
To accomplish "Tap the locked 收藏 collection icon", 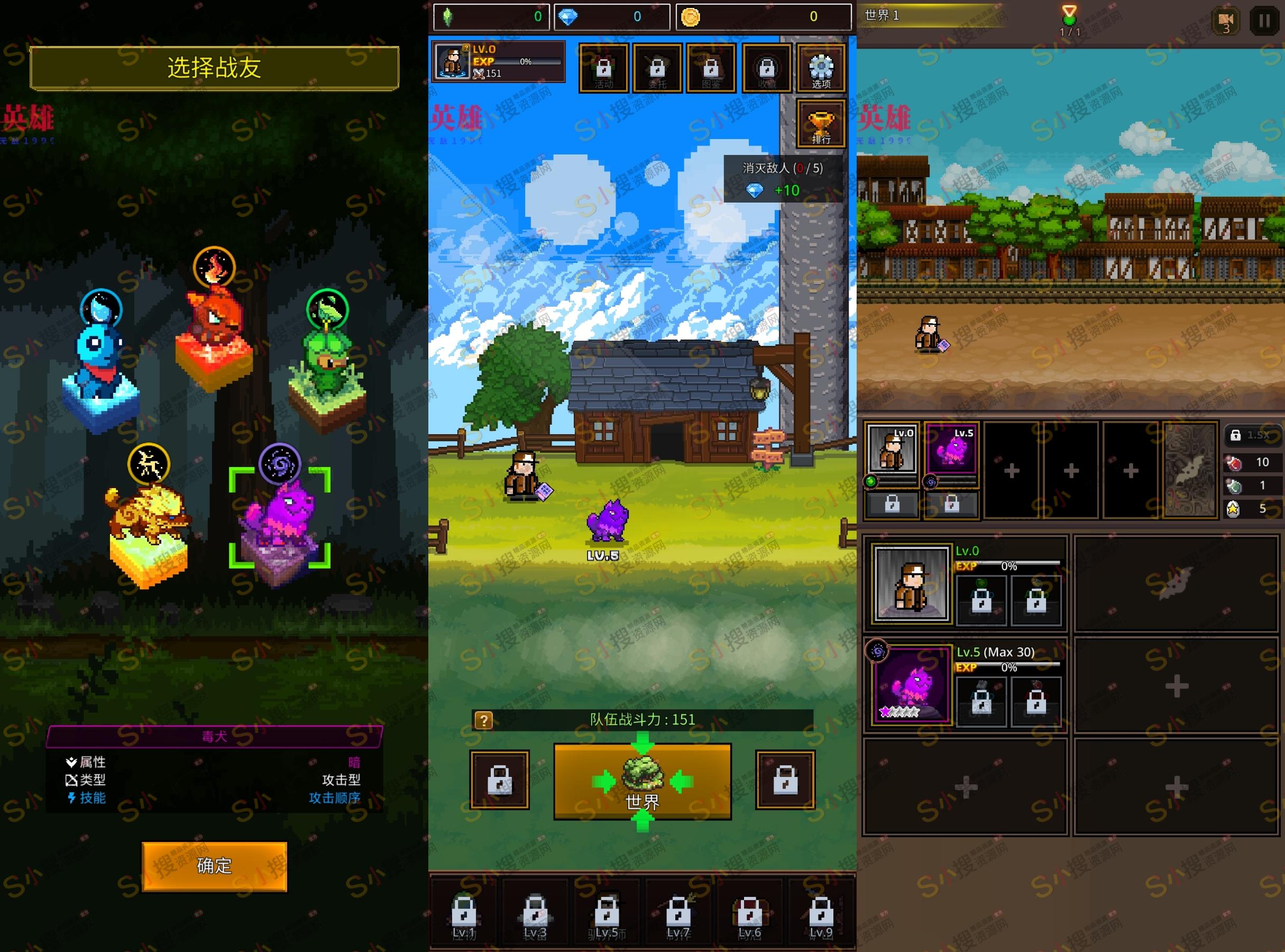I will (x=766, y=68).
